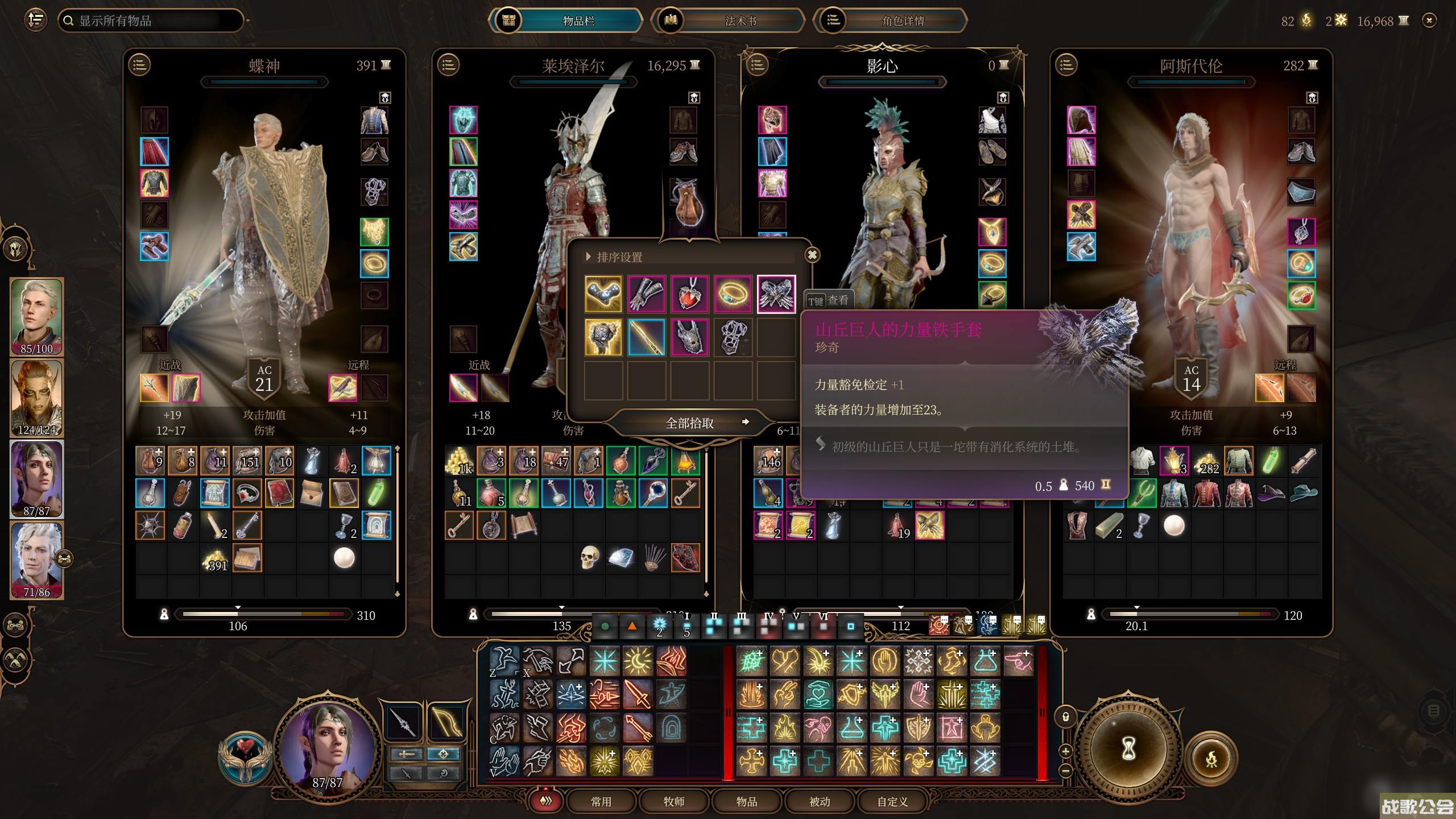Image resolution: width=1456 pixels, height=819 pixels.
Task: Open the 被动 passives hotbar tab
Action: [819, 801]
